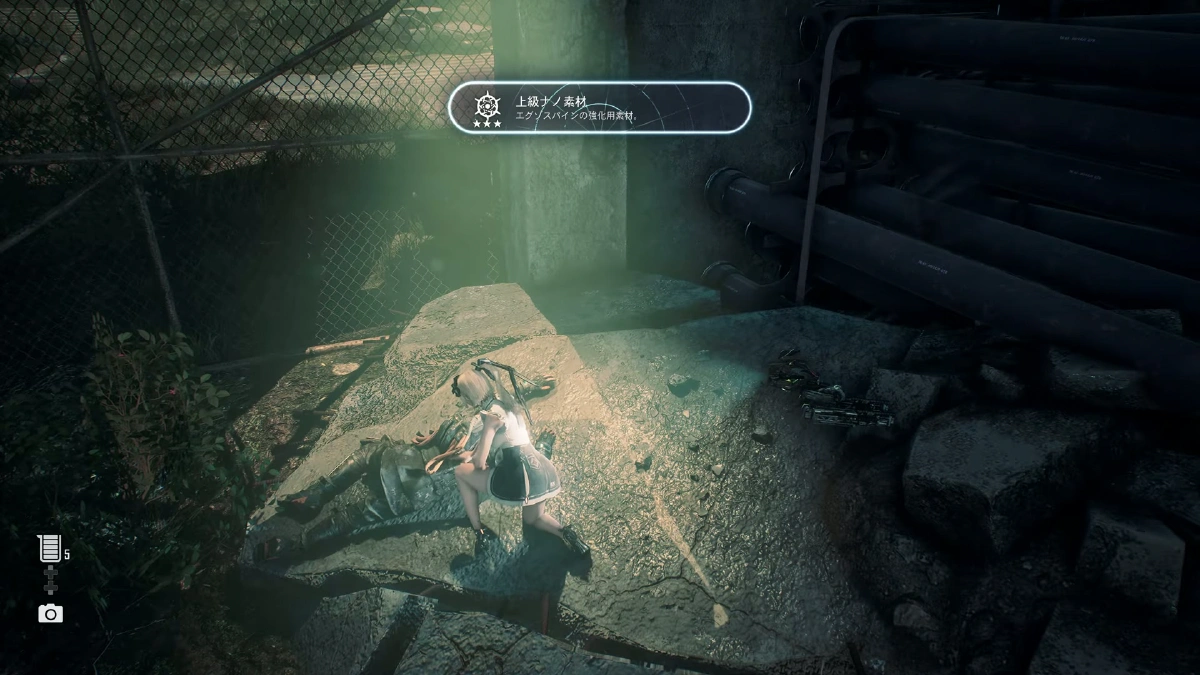Open photo mode with the camera icon
This screenshot has height=675, width=1200.
tap(50, 613)
